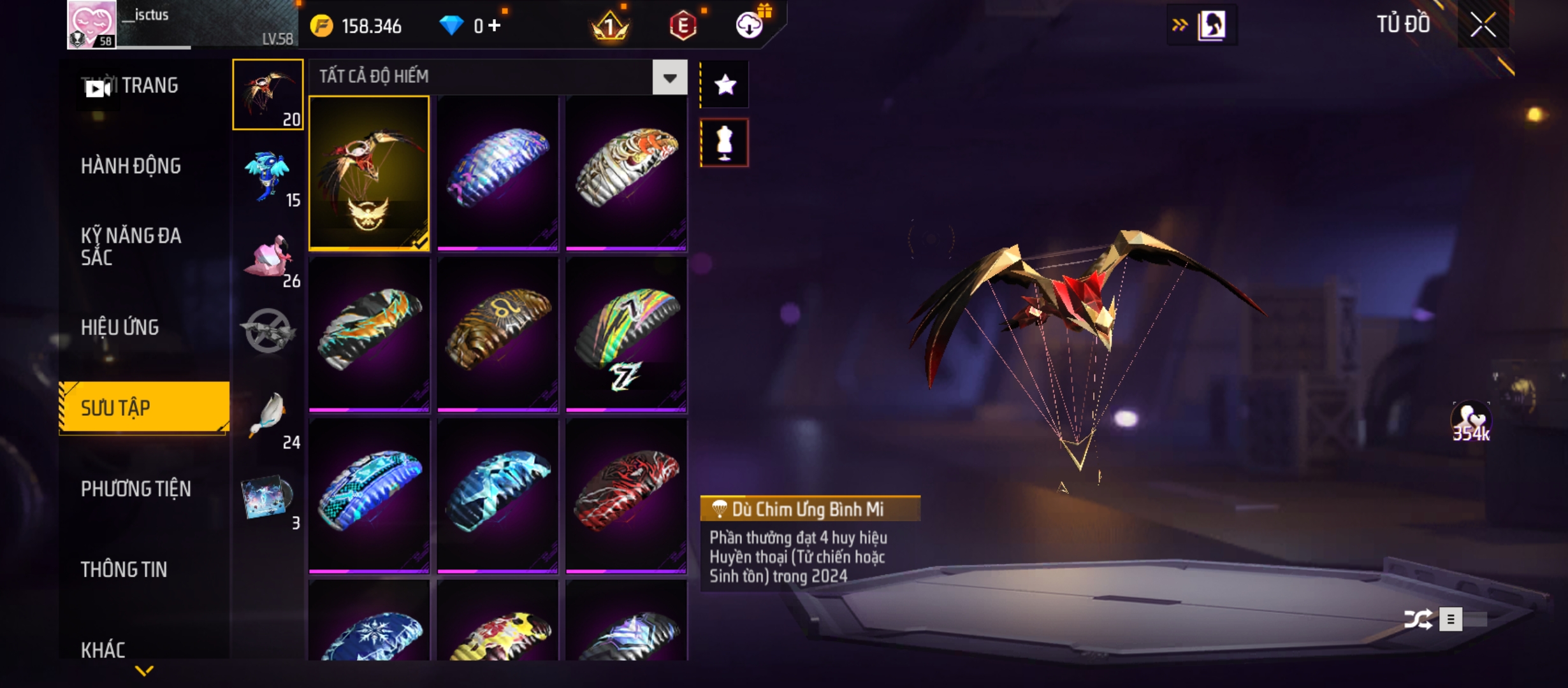Click the shuffle random skin button
This screenshot has width=1568, height=688.
1418,619
